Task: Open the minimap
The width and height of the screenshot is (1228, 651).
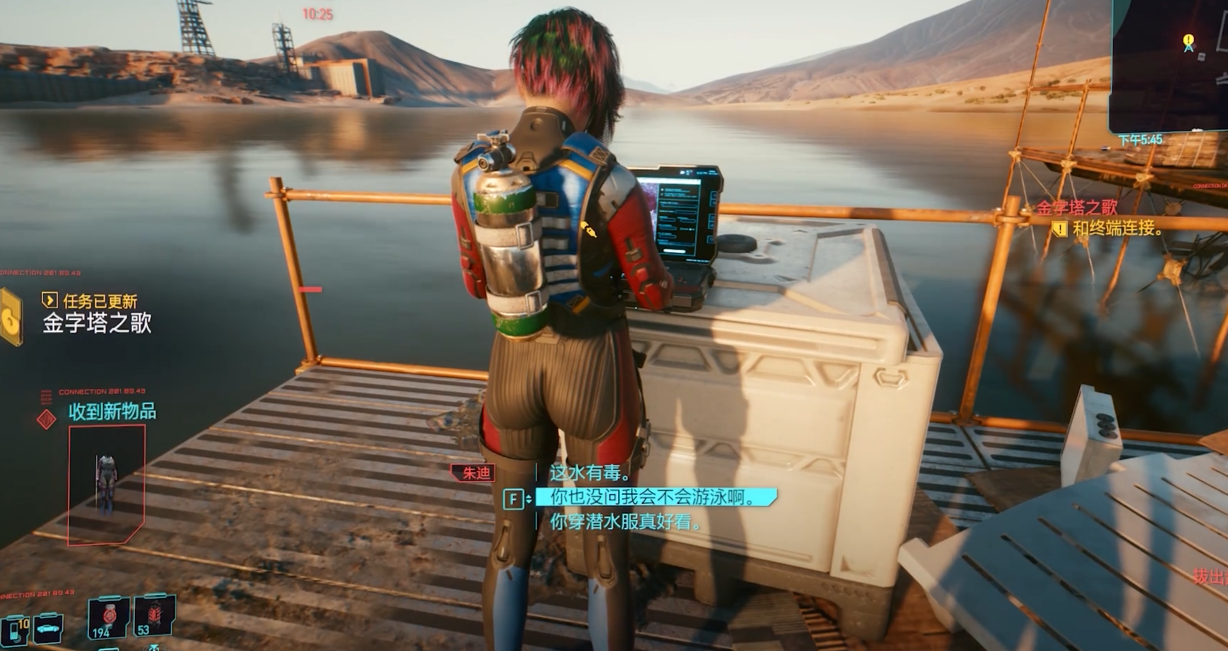Action: point(1168,66)
